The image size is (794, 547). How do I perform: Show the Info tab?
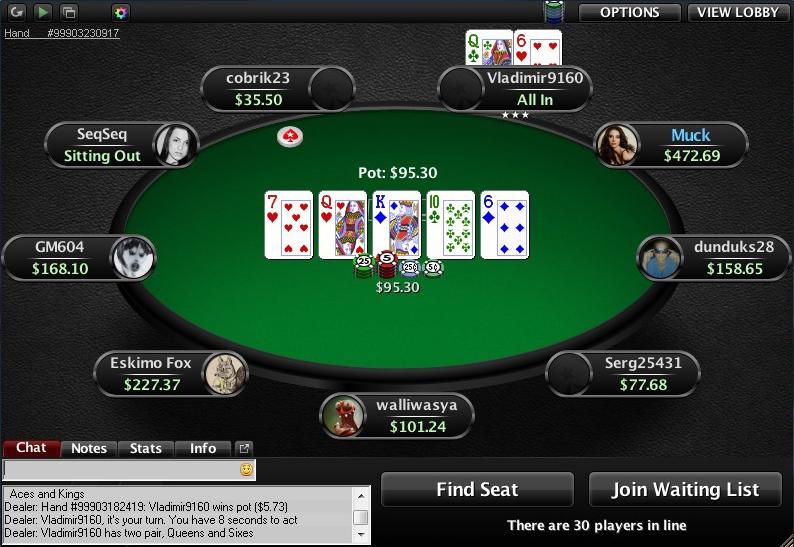tap(203, 449)
